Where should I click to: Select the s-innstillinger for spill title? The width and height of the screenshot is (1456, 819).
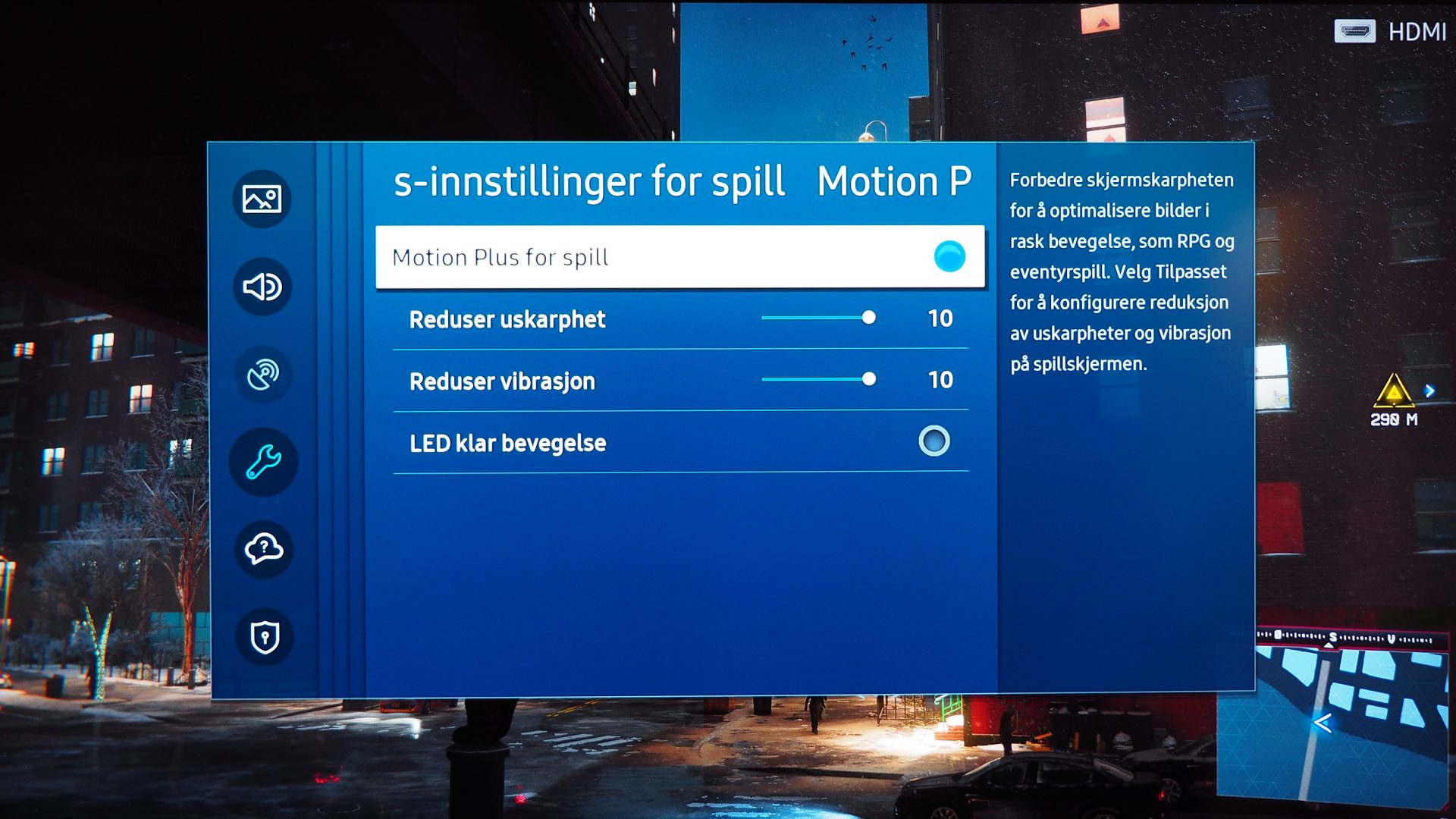click(589, 180)
